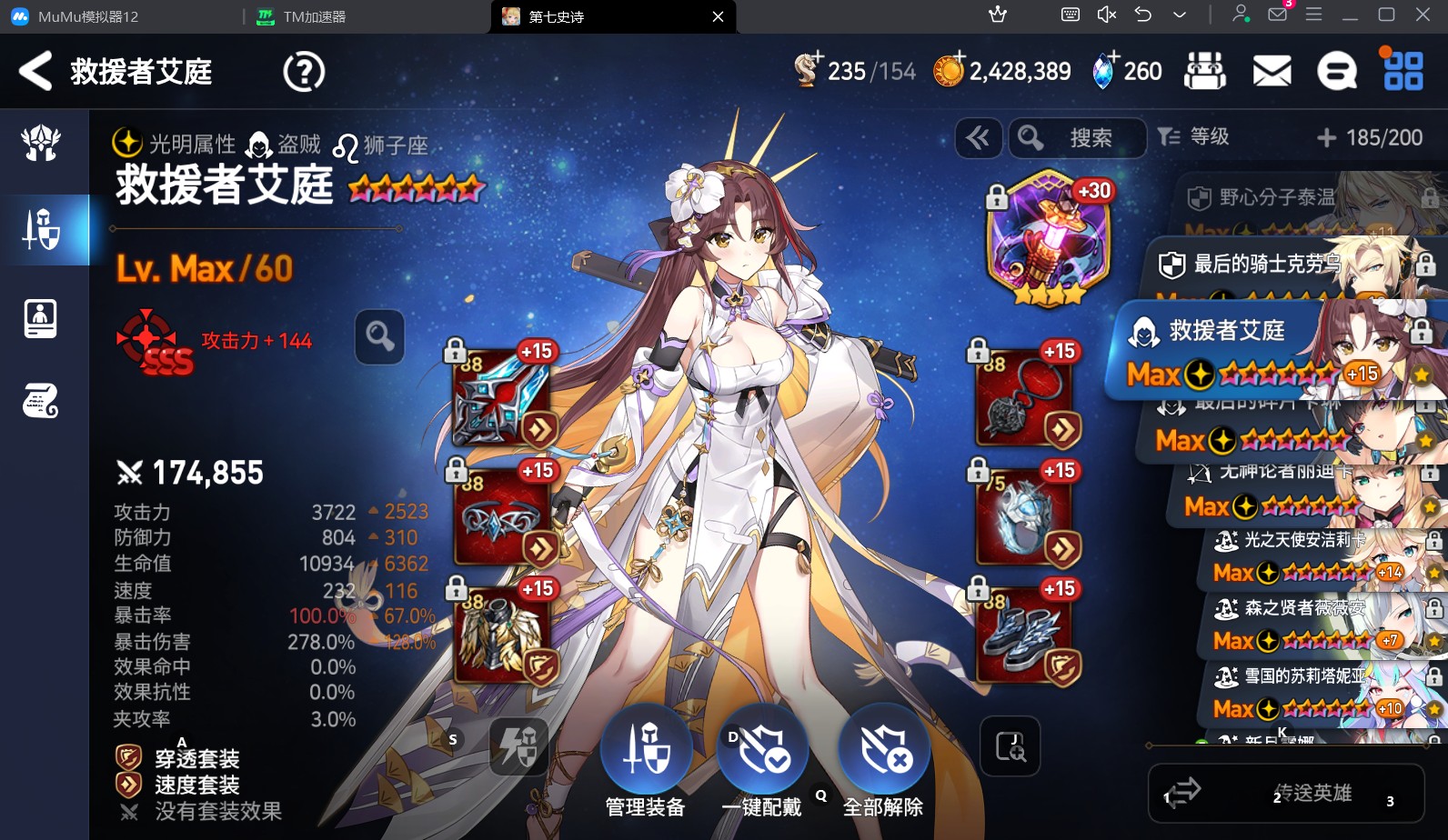Open the mailbox envelope icon
The image size is (1448, 840).
1272,71
